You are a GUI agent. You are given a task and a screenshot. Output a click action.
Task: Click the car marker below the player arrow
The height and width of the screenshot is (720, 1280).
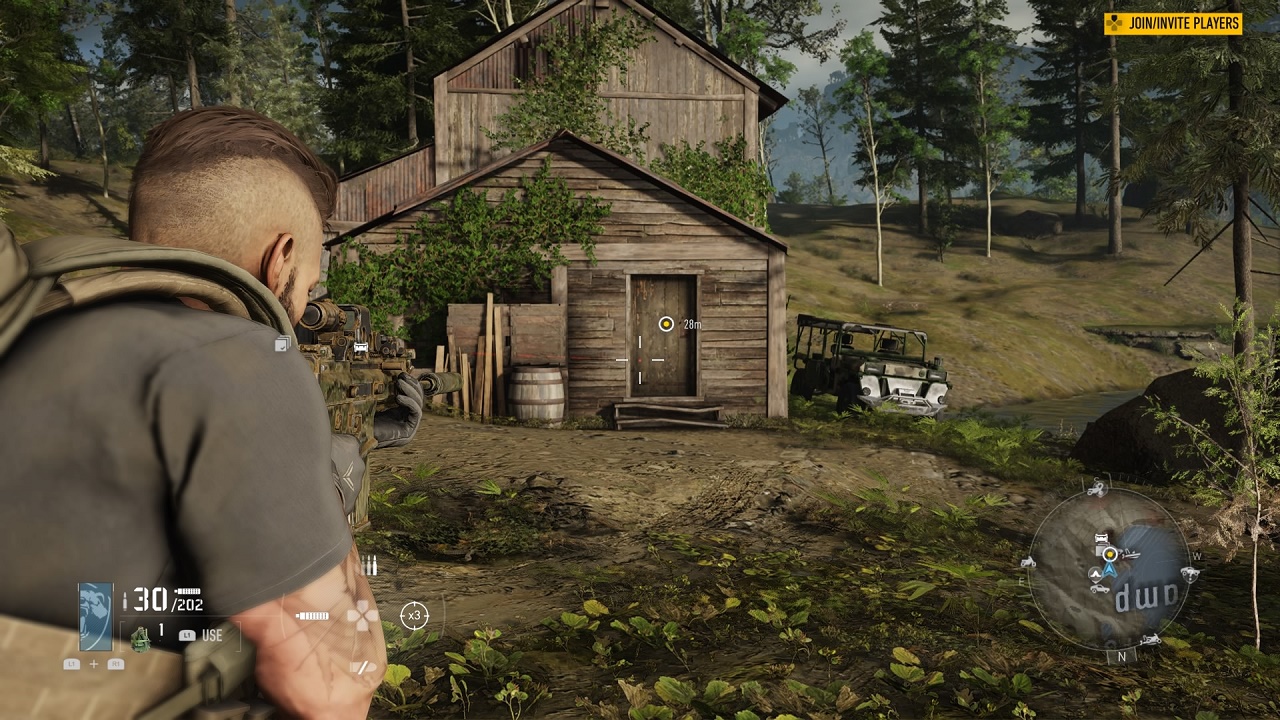tap(1100, 588)
